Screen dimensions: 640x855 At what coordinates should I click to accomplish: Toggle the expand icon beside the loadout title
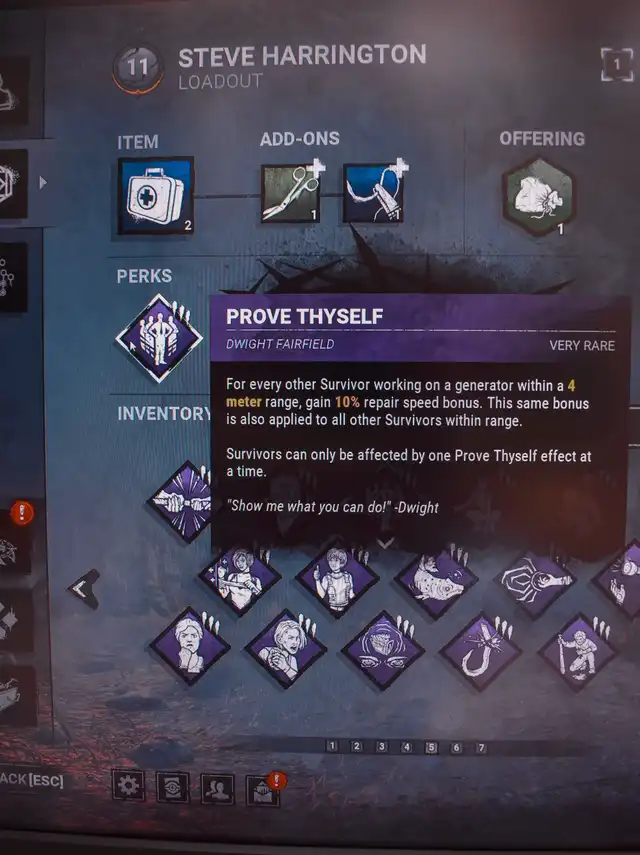click(x=617, y=65)
